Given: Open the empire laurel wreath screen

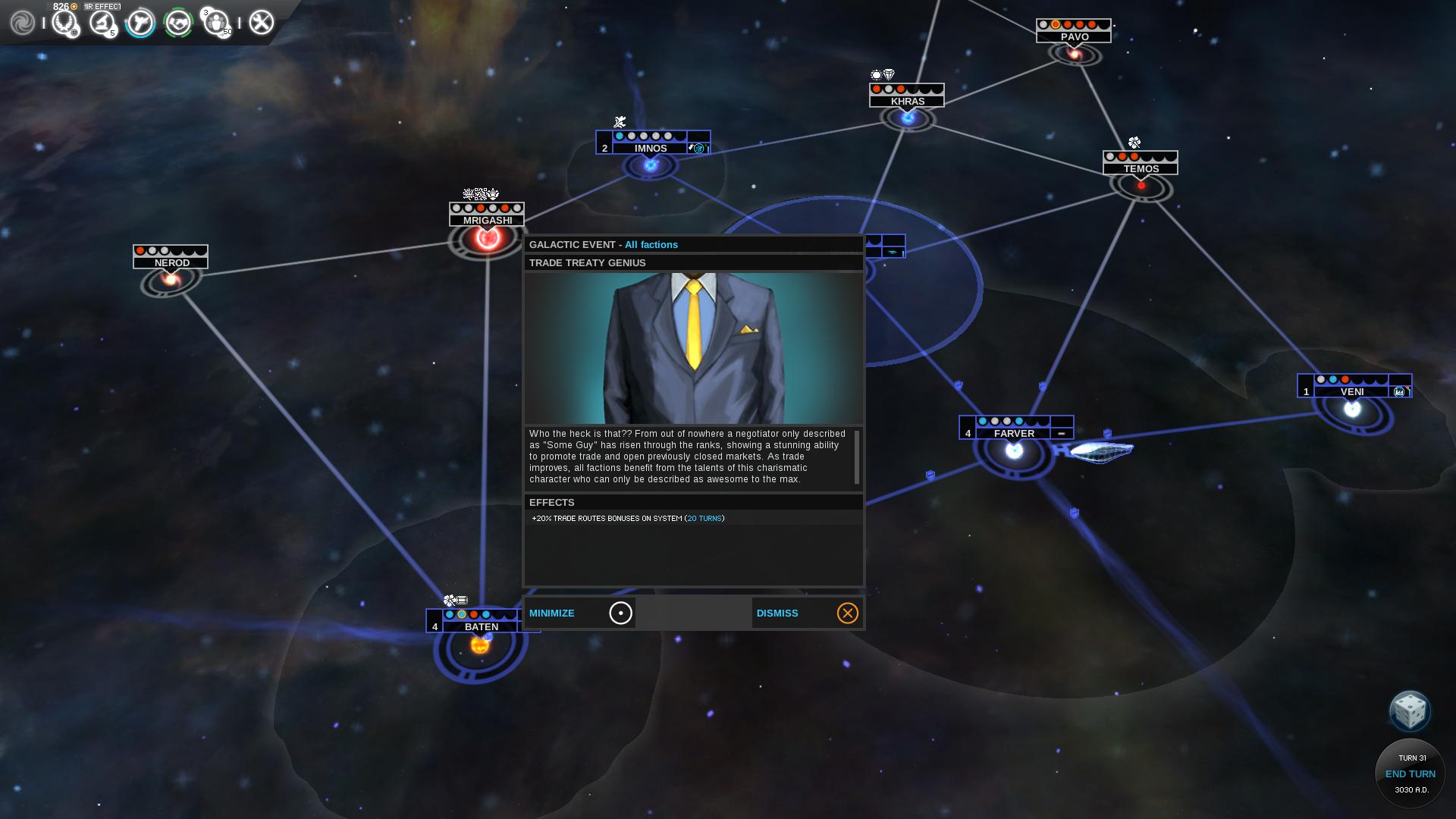Looking at the screenshot, I should click(65, 23).
